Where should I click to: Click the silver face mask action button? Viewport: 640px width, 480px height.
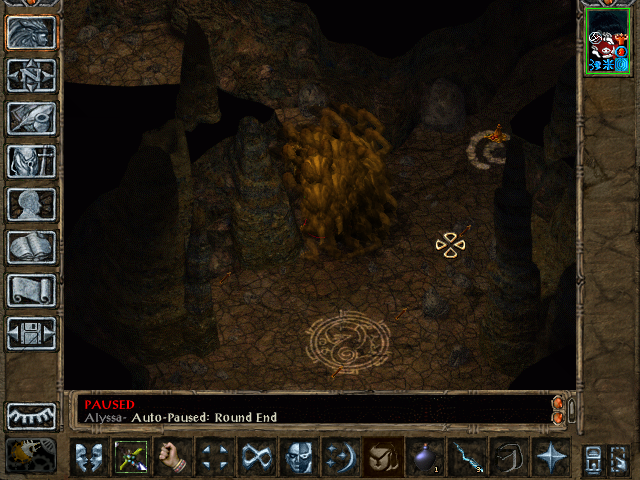pos(299,458)
